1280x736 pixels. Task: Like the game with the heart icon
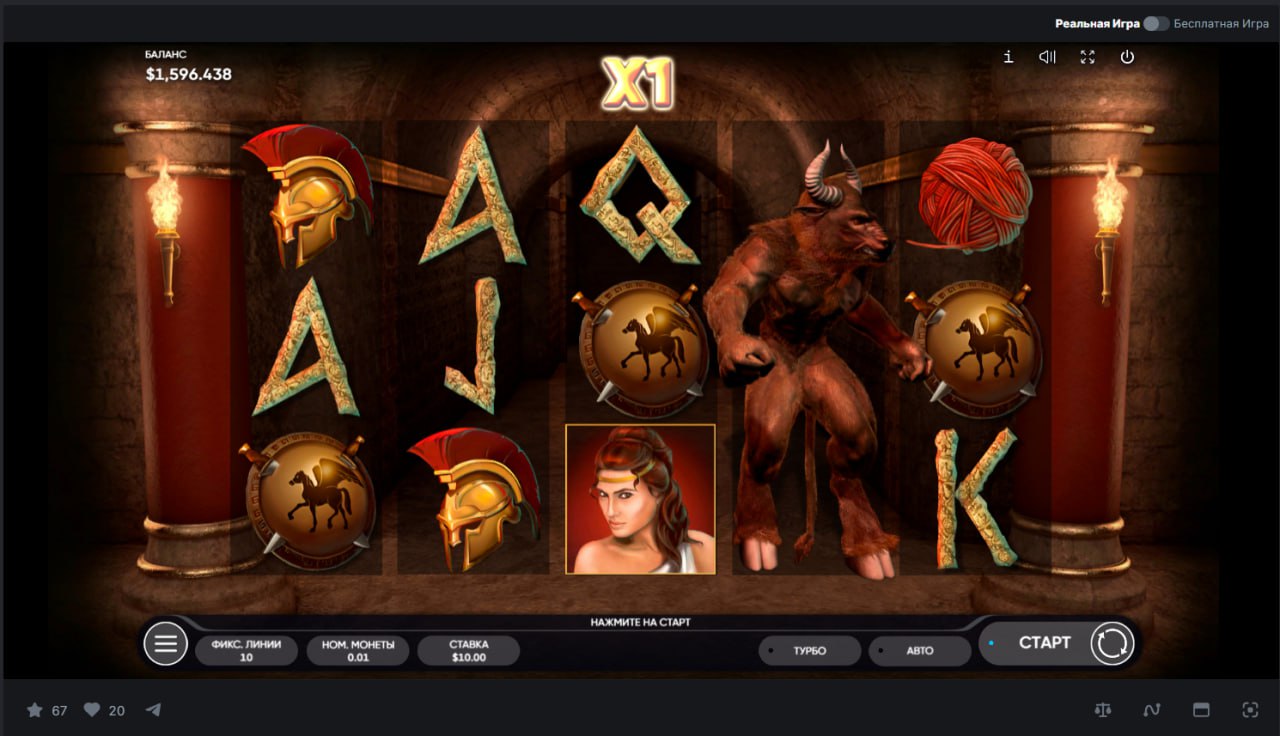pos(92,710)
